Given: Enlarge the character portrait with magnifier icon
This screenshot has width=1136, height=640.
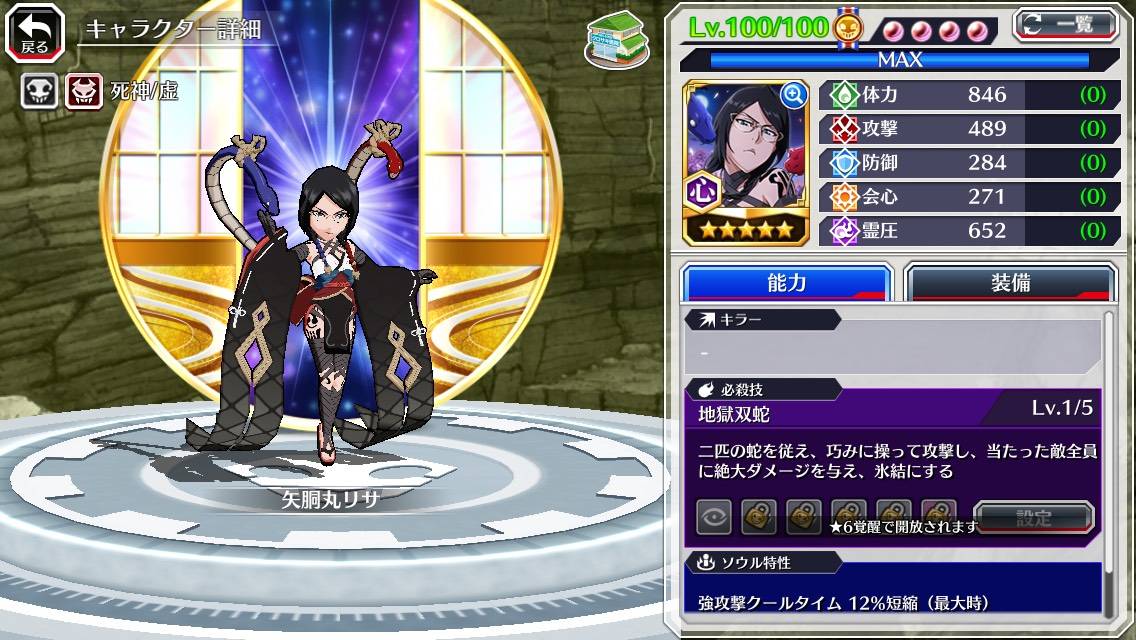Looking at the screenshot, I should 794,95.
